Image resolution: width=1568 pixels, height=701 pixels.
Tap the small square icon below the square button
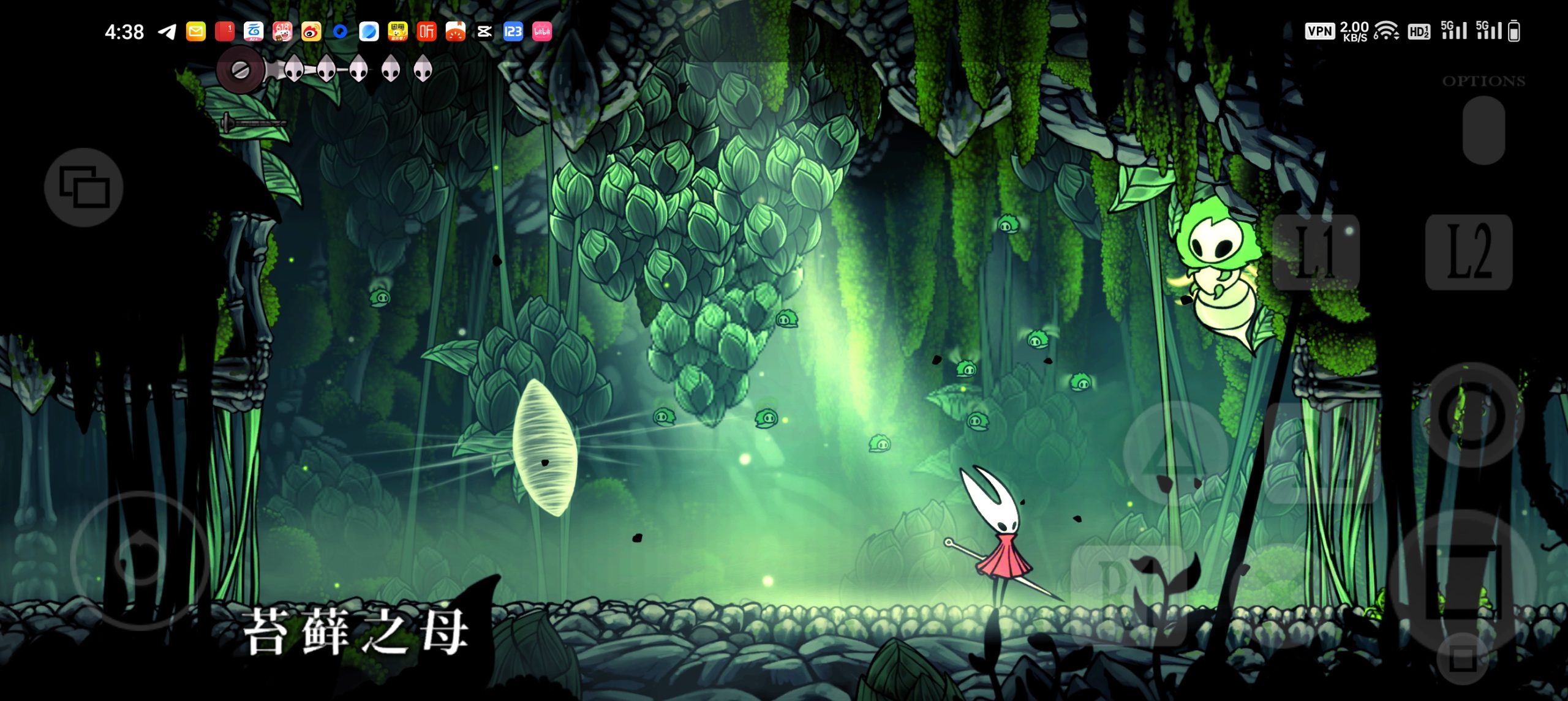click(x=1463, y=659)
